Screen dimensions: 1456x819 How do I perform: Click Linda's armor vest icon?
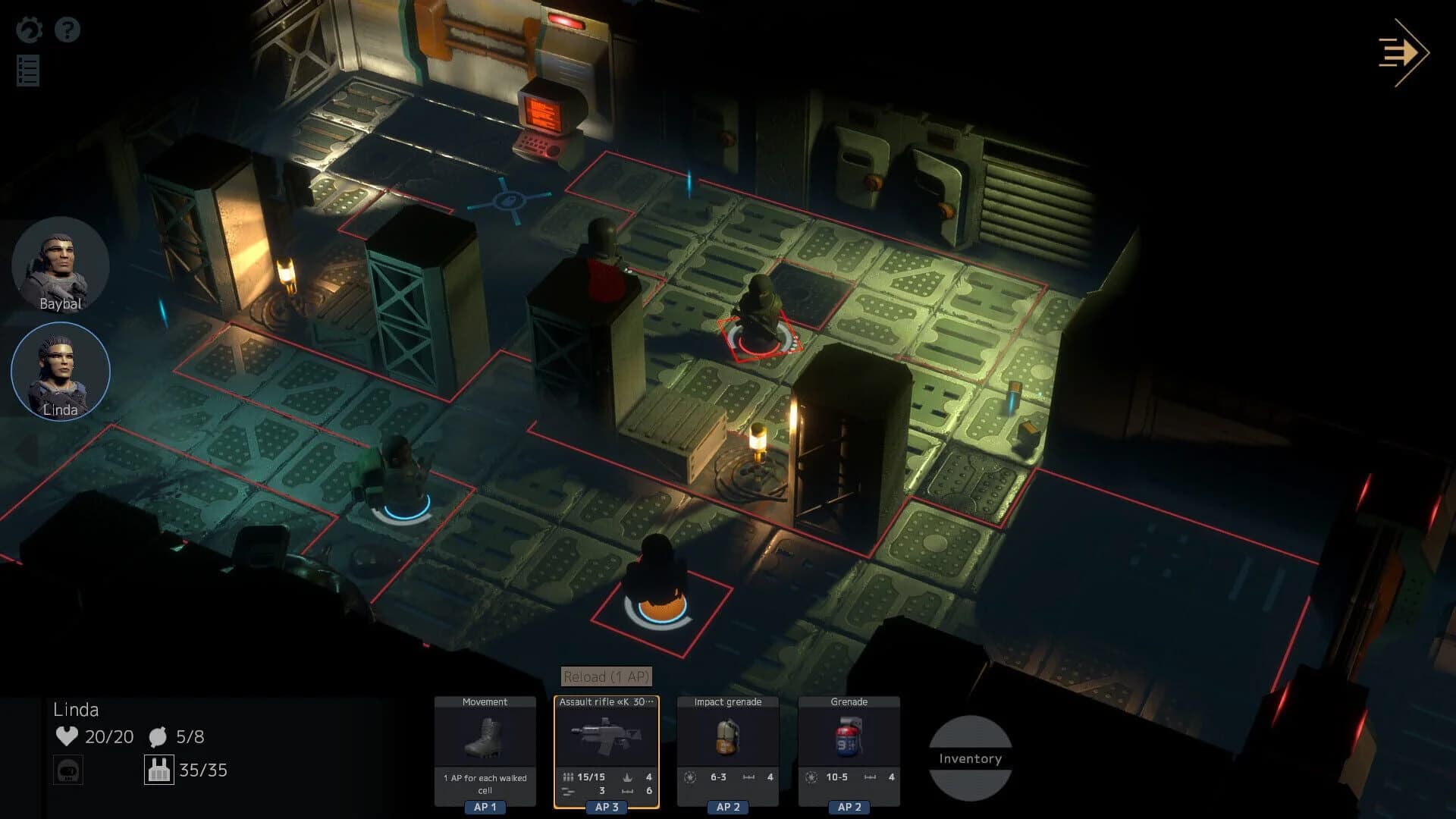(159, 769)
